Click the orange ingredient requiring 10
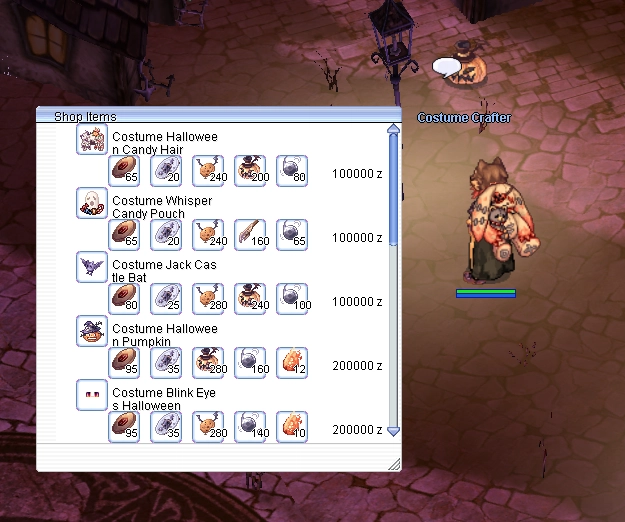The image size is (625, 522). click(292, 427)
